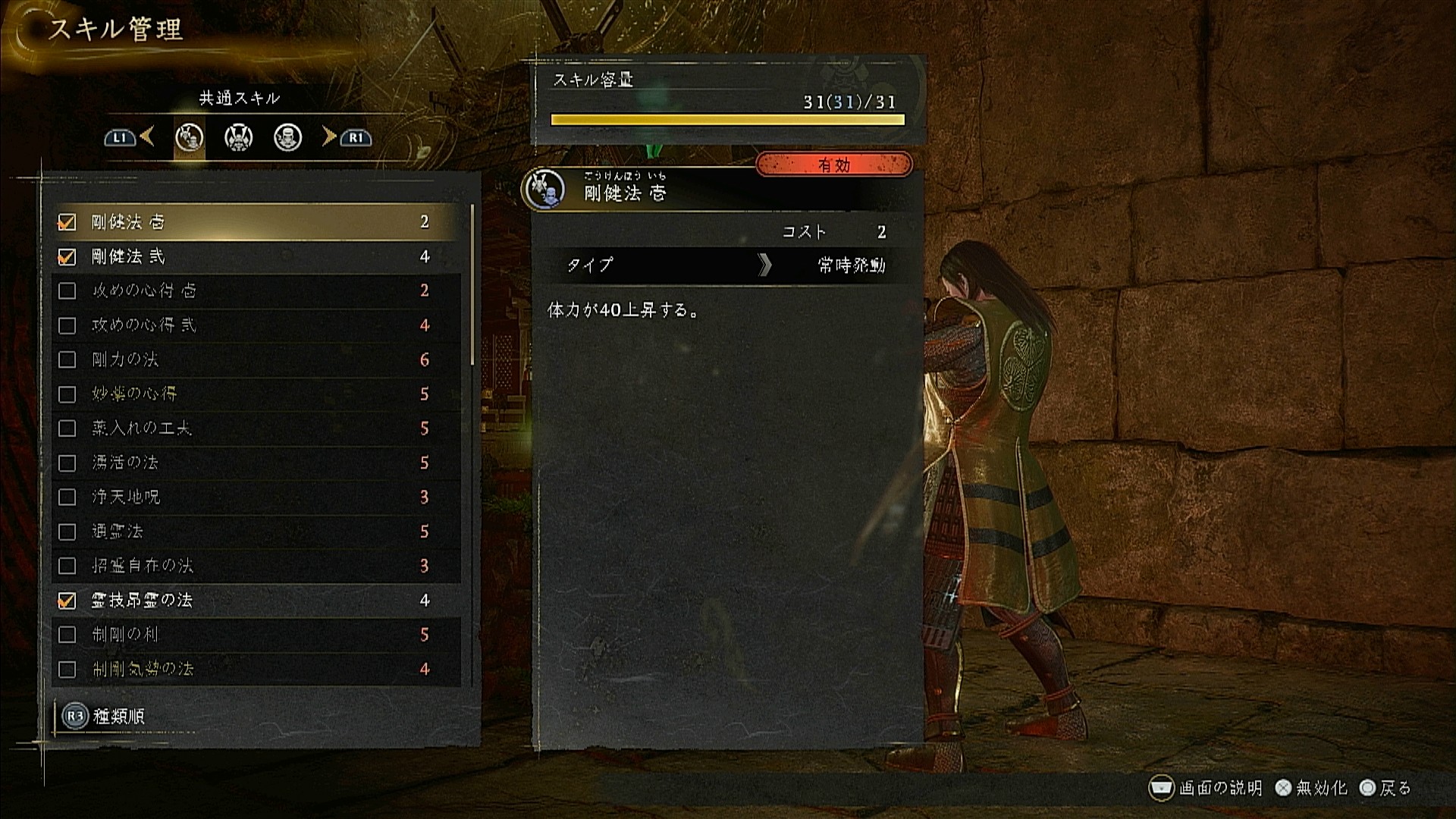1456x819 pixels.
Task: Check the 通霊法 skill
Action: click(x=67, y=532)
